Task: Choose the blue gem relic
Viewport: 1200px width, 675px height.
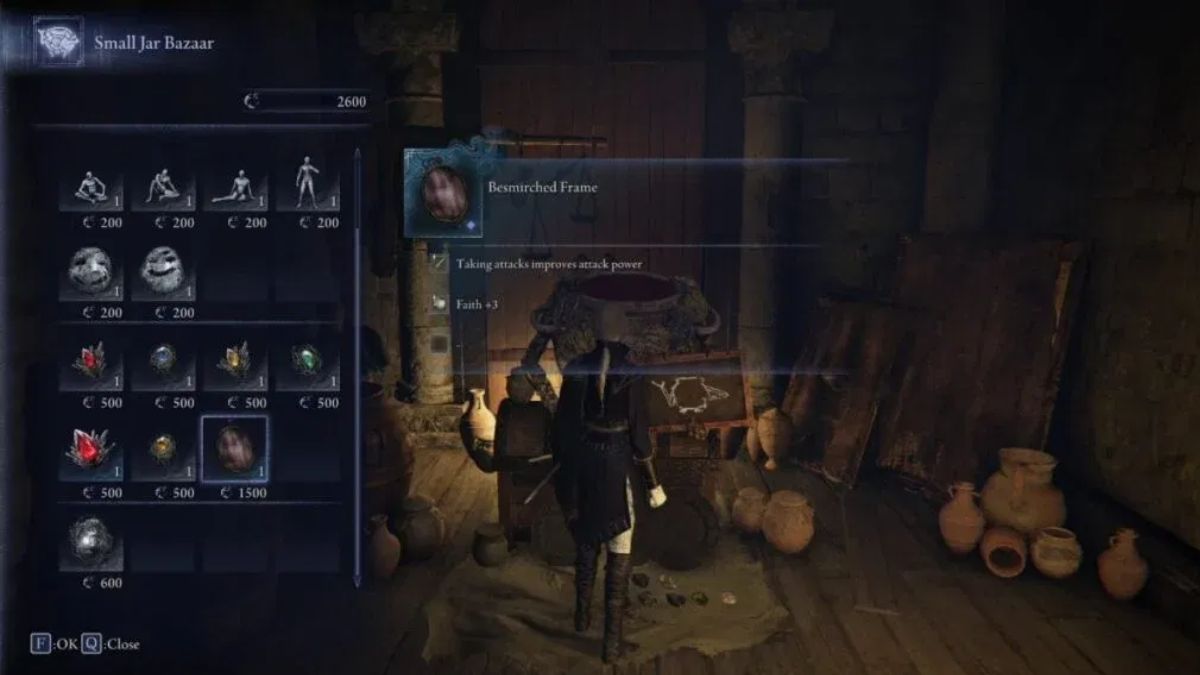Action: tap(163, 362)
